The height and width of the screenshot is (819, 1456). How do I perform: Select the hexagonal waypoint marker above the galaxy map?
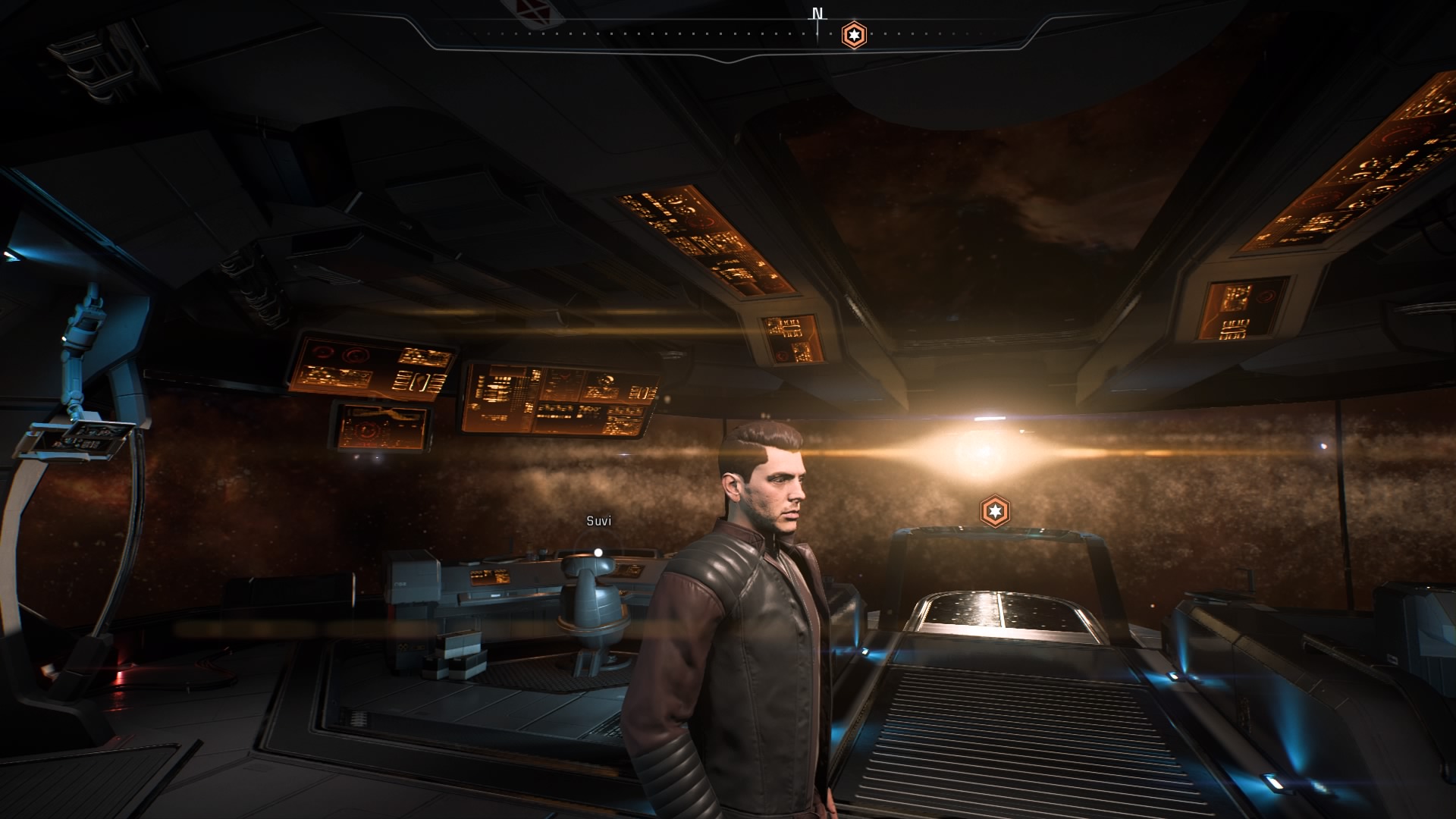995,511
